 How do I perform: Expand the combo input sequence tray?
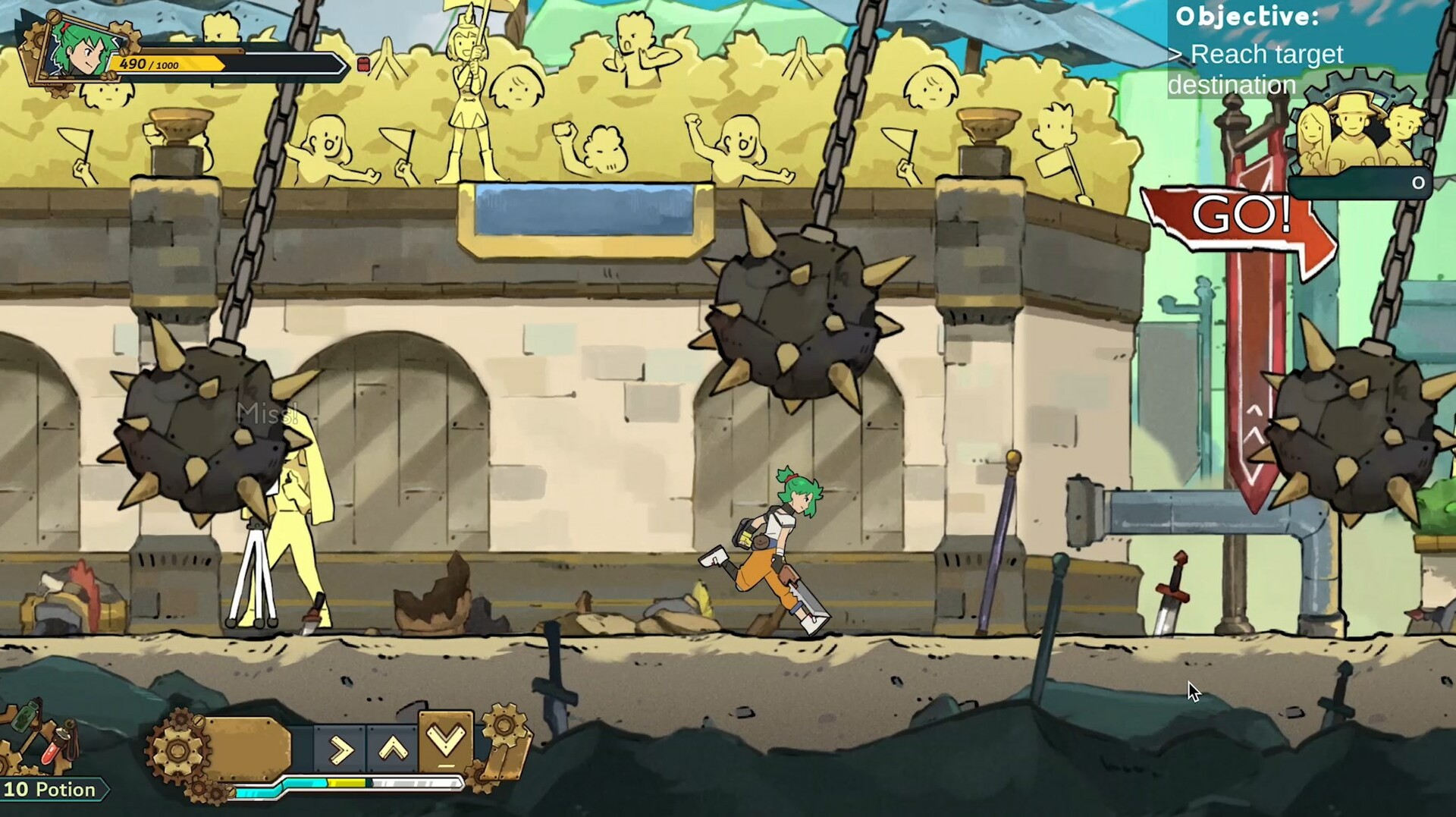391,747
